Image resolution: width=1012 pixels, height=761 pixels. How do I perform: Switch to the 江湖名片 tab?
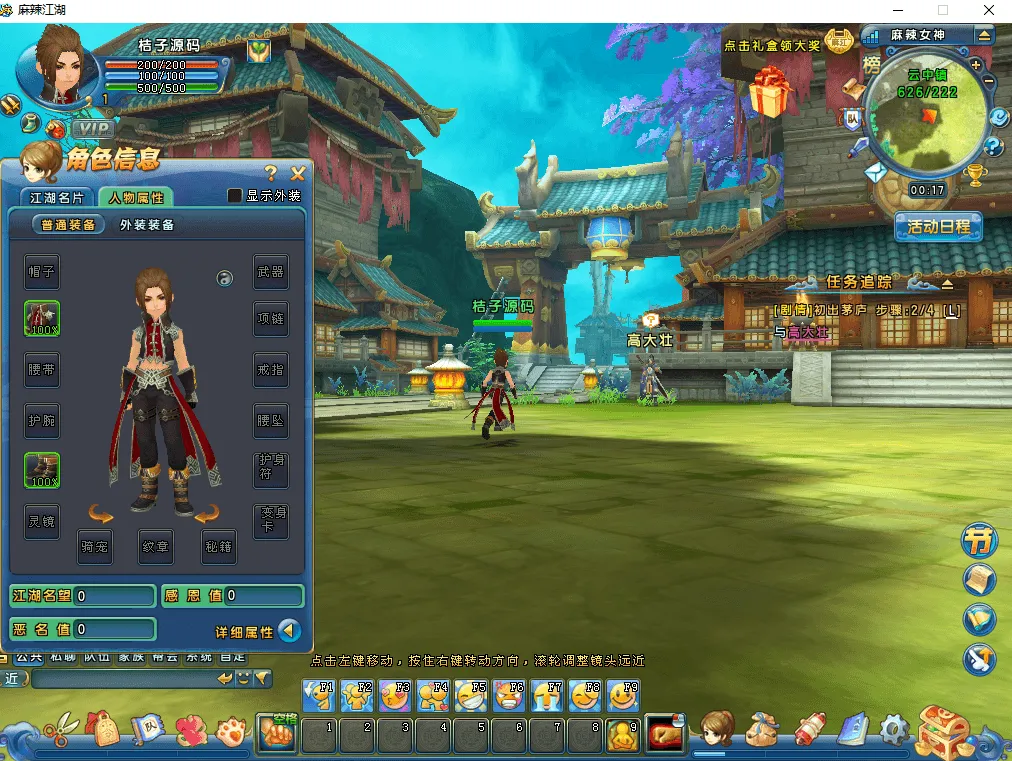(58, 197)
